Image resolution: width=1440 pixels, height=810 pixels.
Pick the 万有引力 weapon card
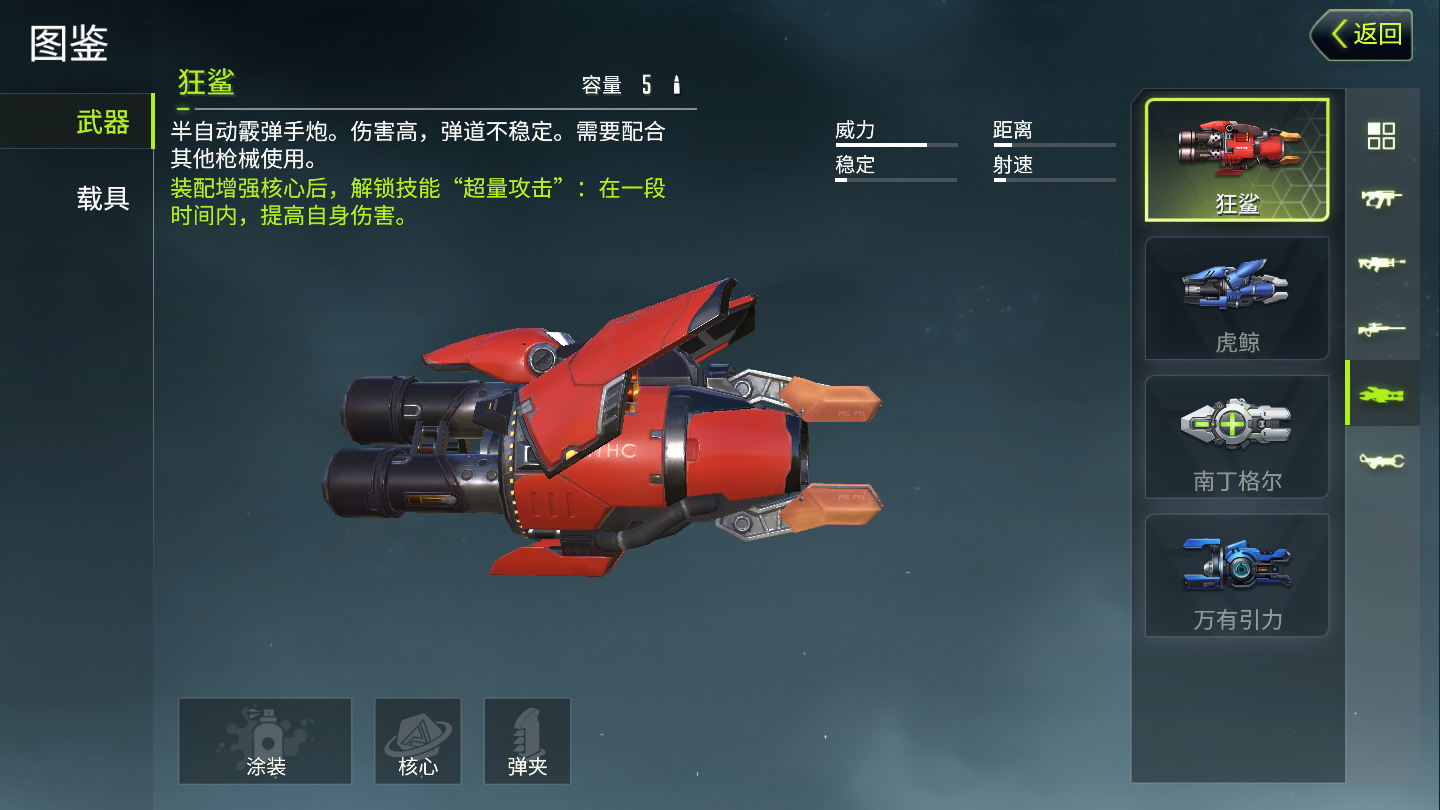point(1237,575)
